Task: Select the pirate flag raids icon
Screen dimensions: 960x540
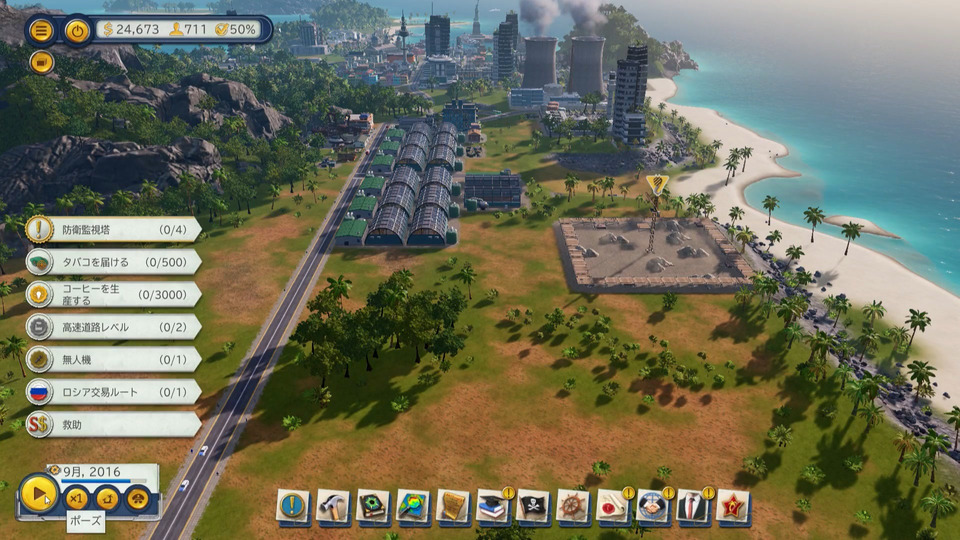Action: tap(533, 506)
